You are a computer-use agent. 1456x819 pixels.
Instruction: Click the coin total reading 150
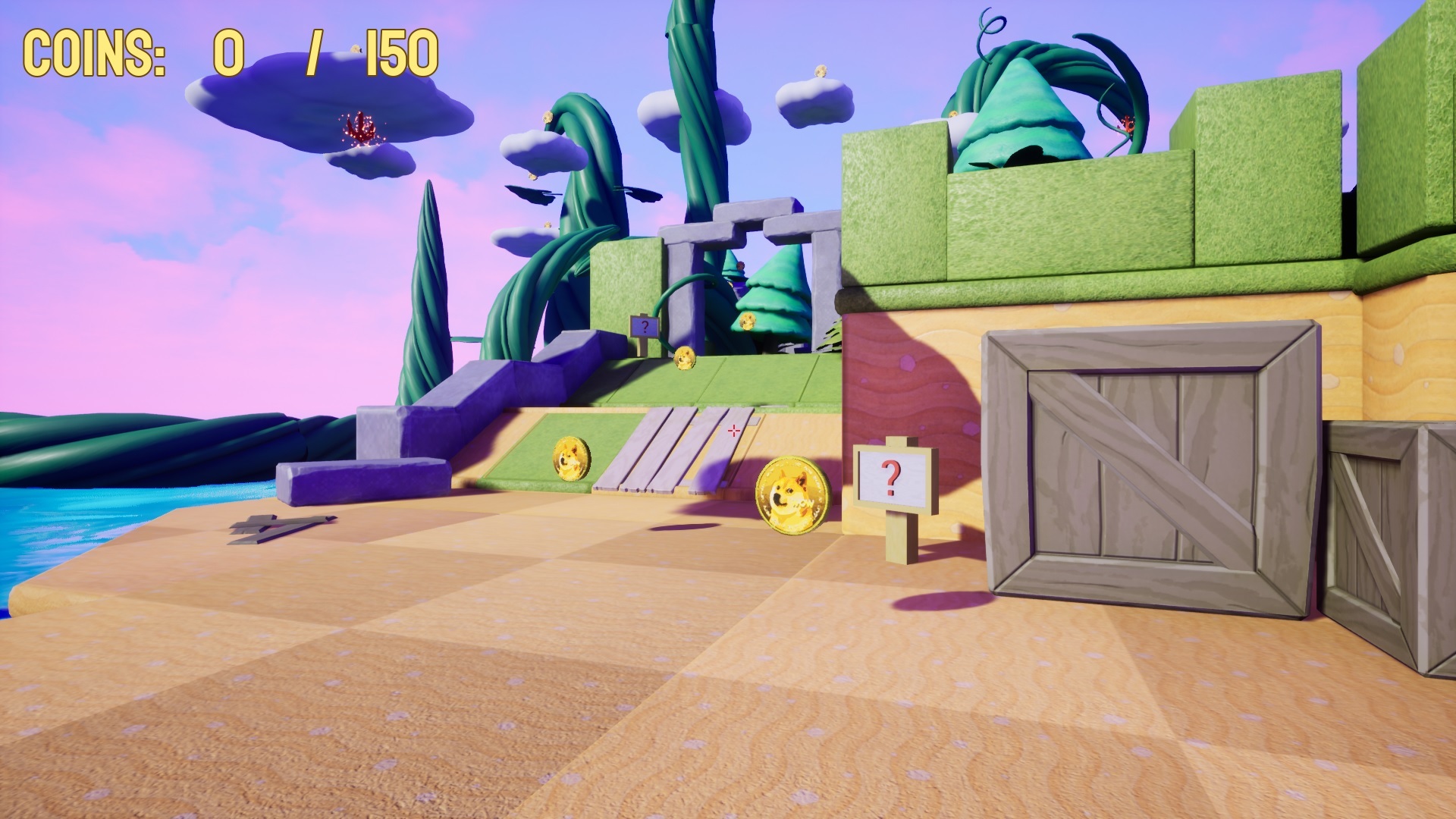(x=397, y=52)
